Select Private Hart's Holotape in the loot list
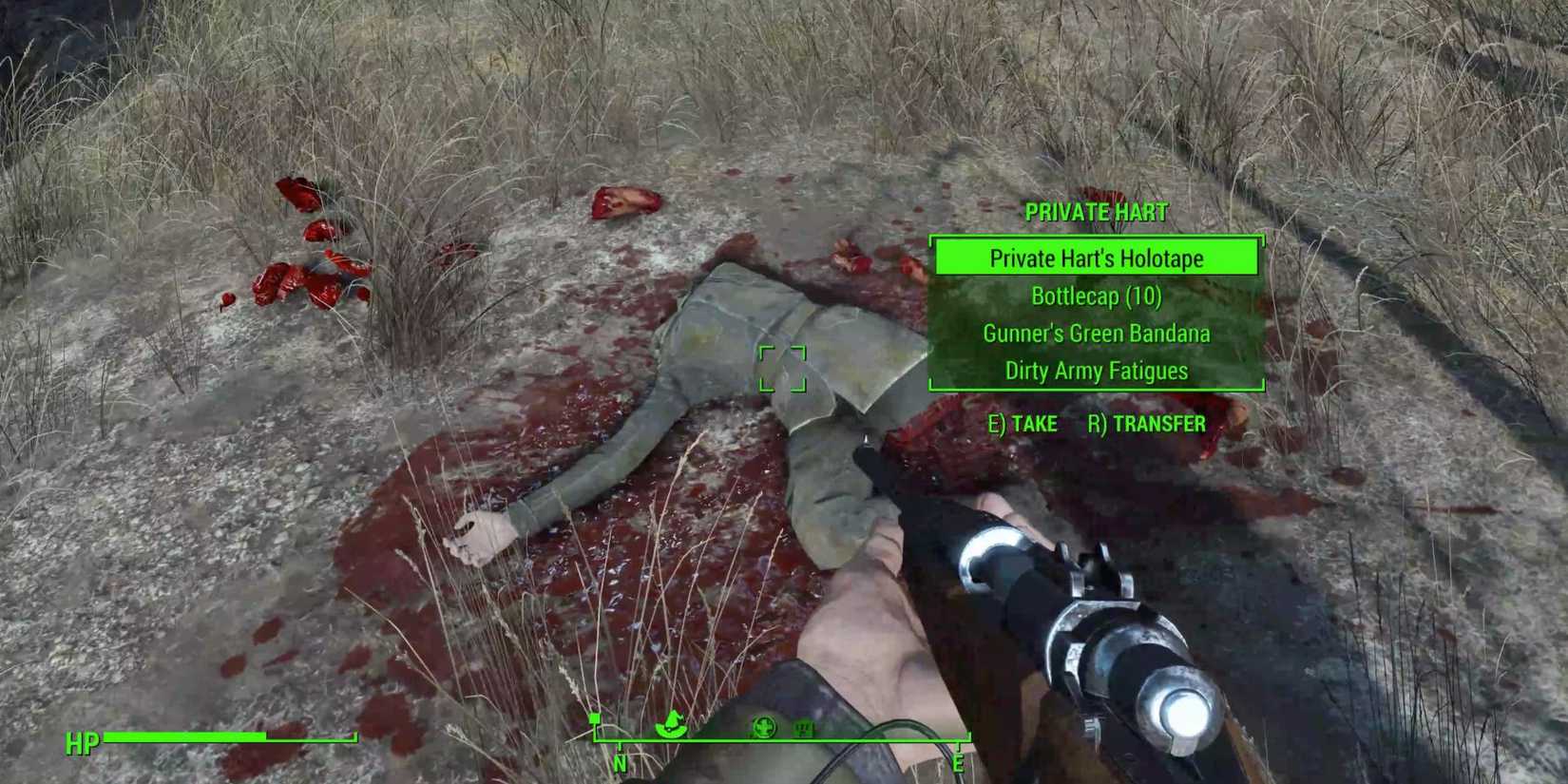This screenshot has height=784, width=1568. coord(1097,258)
